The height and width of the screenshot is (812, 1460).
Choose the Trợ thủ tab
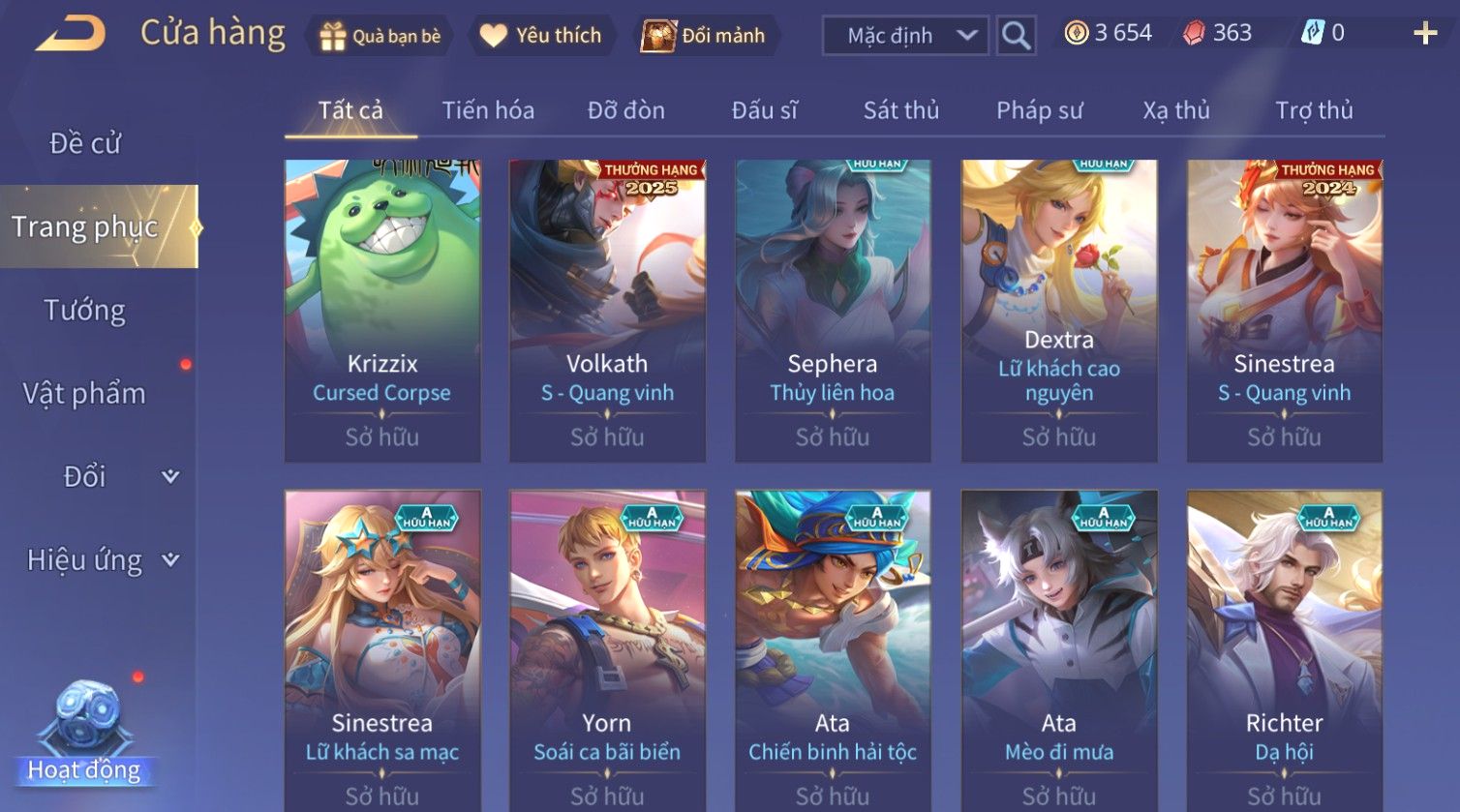pyautogui.click(x=1314, y=110)
